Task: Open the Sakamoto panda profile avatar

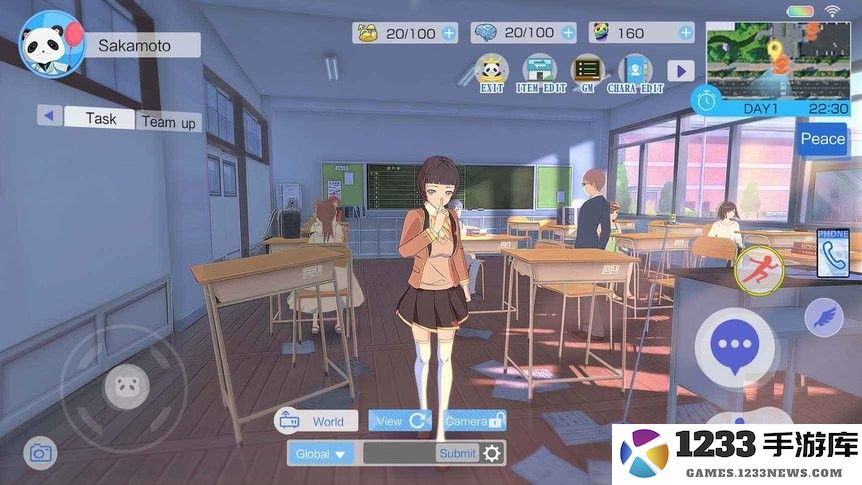Action: coord(51,44)
